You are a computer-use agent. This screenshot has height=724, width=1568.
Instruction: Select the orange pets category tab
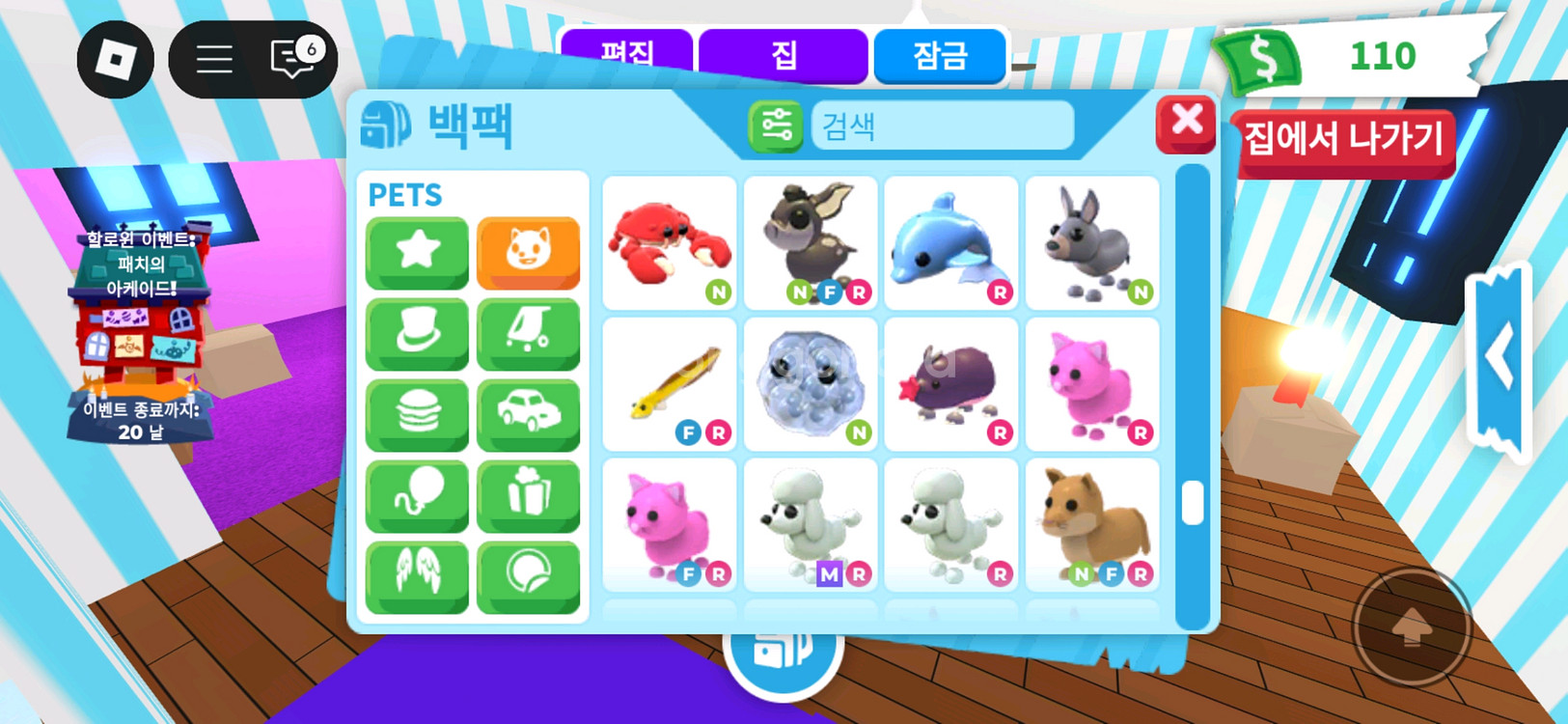point(528,252)
